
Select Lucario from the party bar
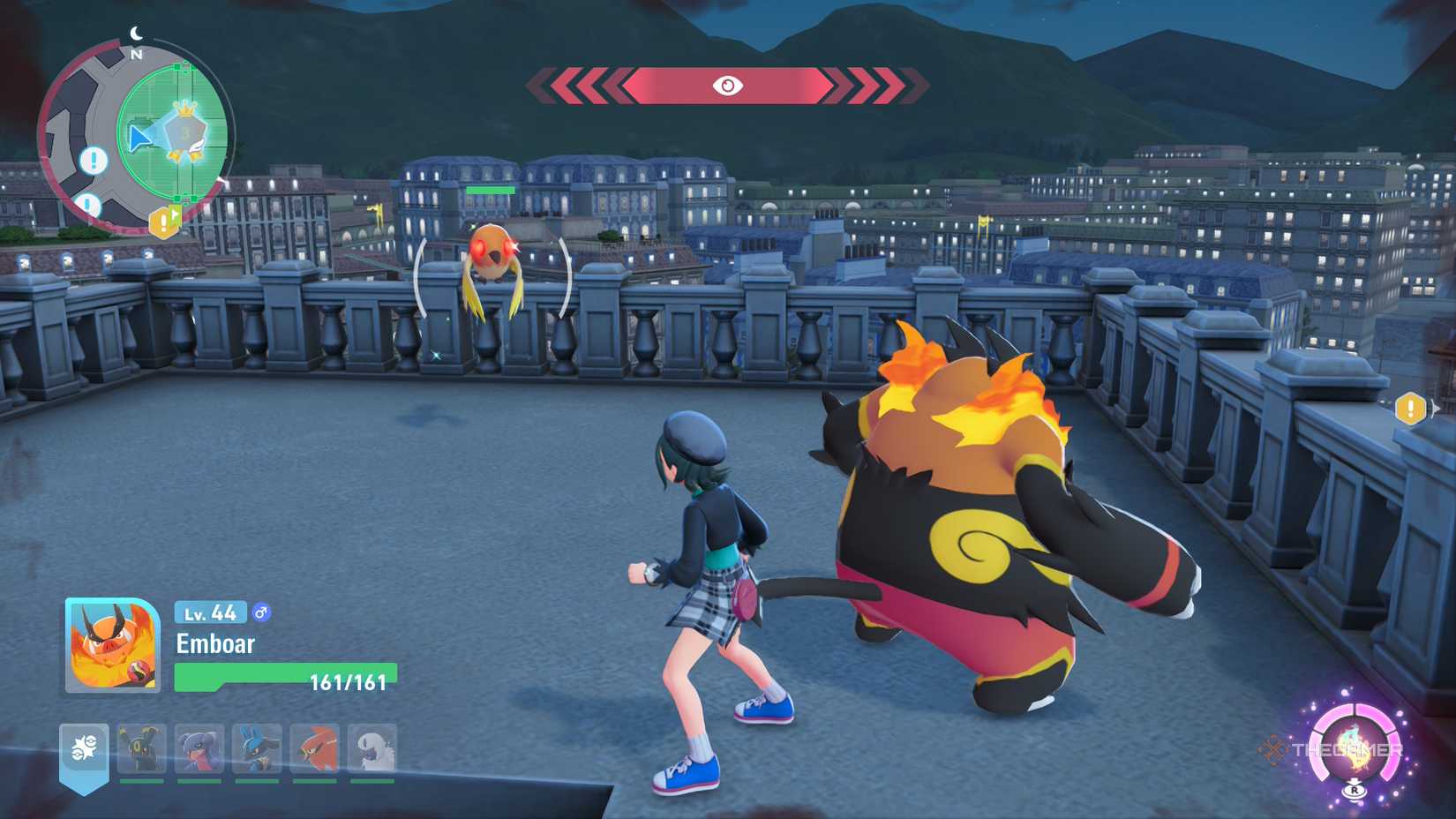click(257, 749)
